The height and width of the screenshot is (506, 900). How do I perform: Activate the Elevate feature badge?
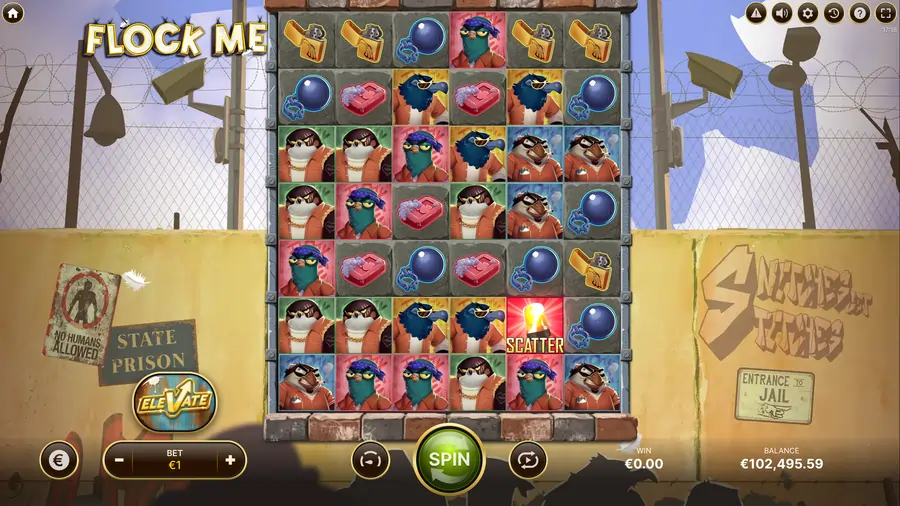click(176, 400)
